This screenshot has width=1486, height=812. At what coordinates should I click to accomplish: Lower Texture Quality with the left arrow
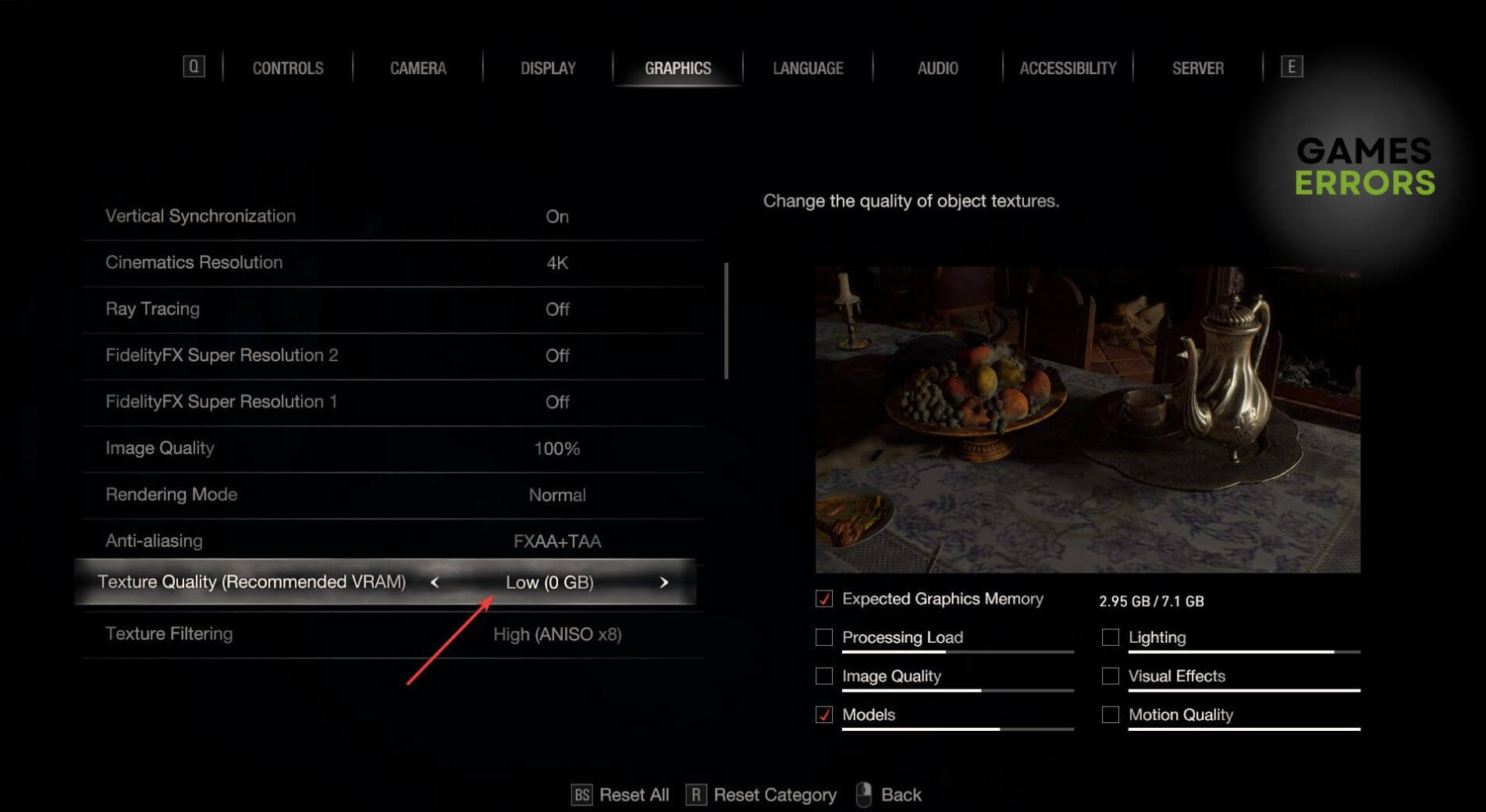click(x=435, y=583)
